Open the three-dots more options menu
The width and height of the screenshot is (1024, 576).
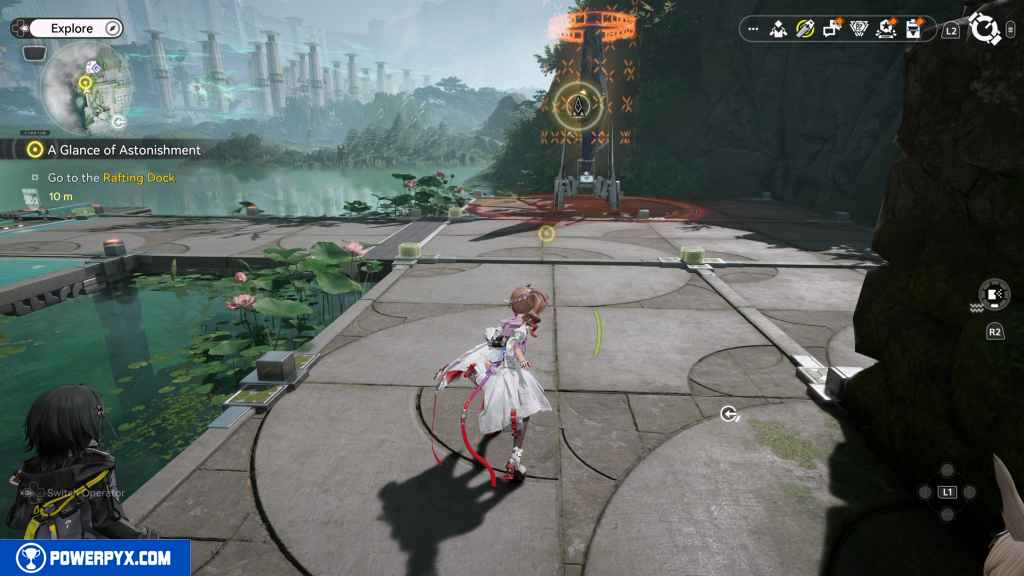(753, 30)
